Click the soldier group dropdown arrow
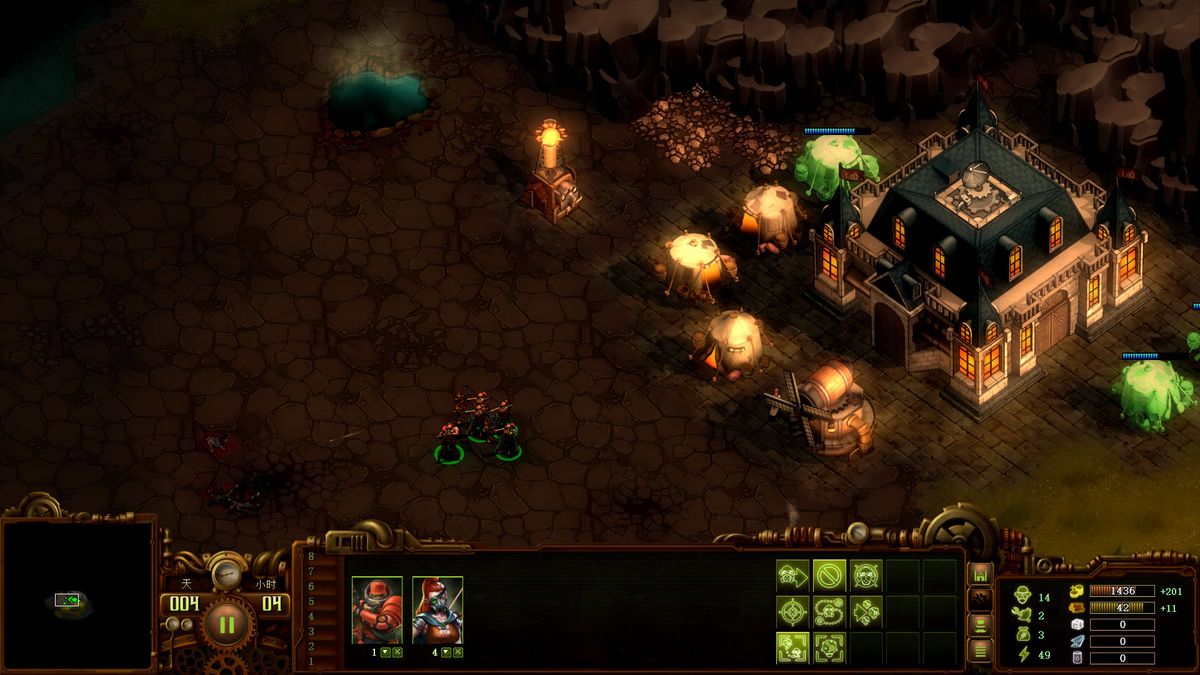 click(x=385, y=652)
